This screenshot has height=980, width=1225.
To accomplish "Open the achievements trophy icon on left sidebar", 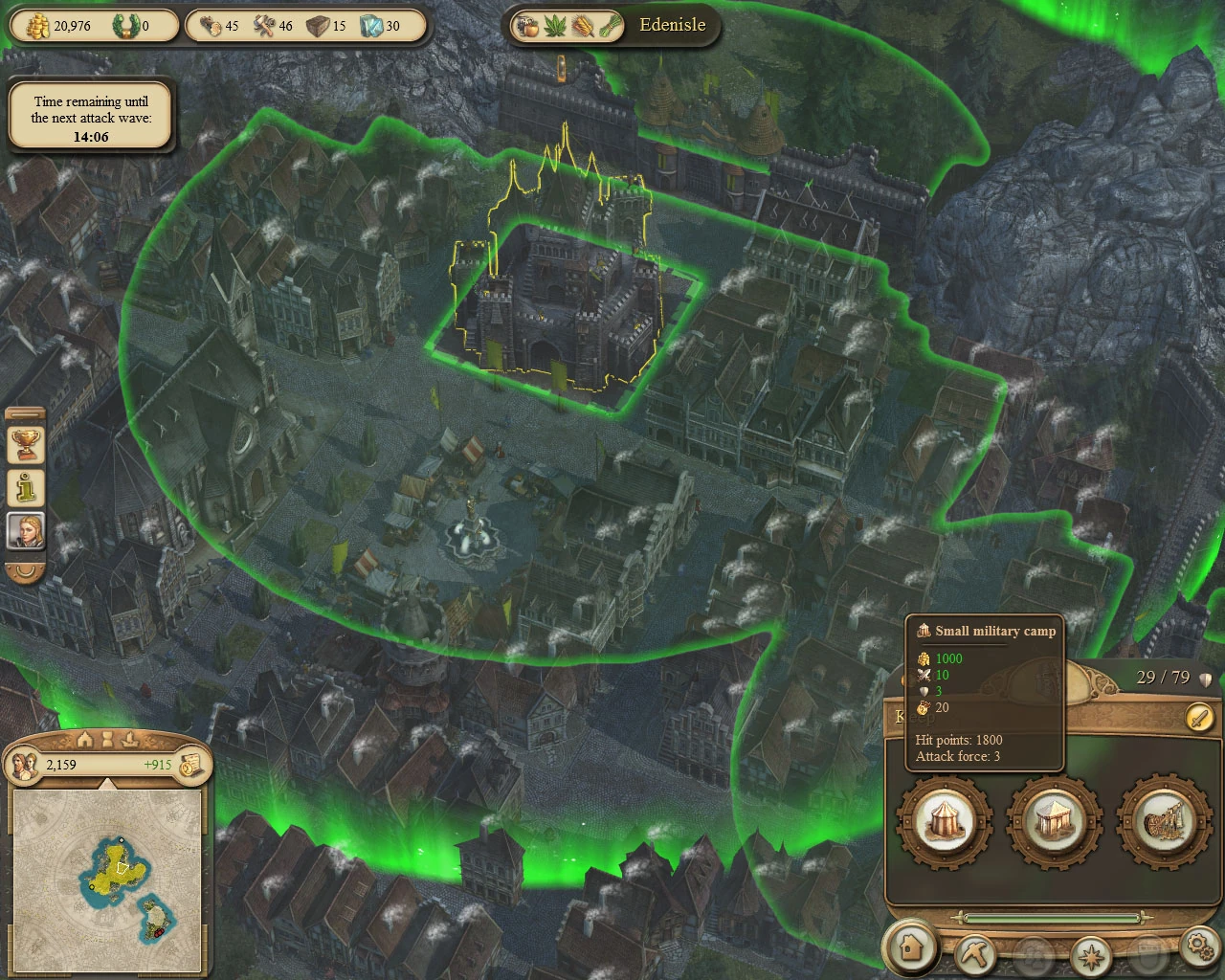I will point(23,445).
